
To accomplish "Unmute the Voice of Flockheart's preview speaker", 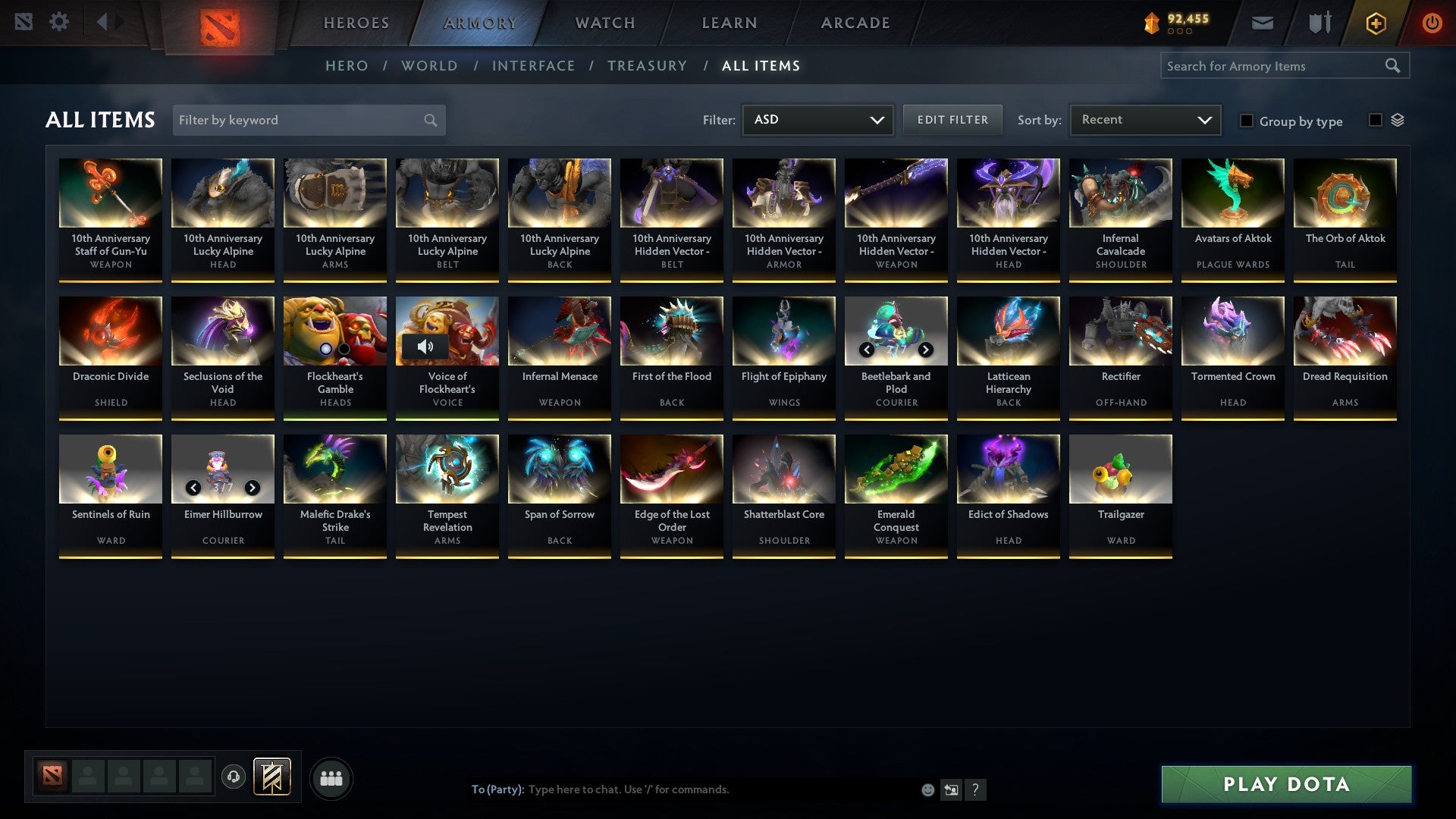I will tap(427, 347).
